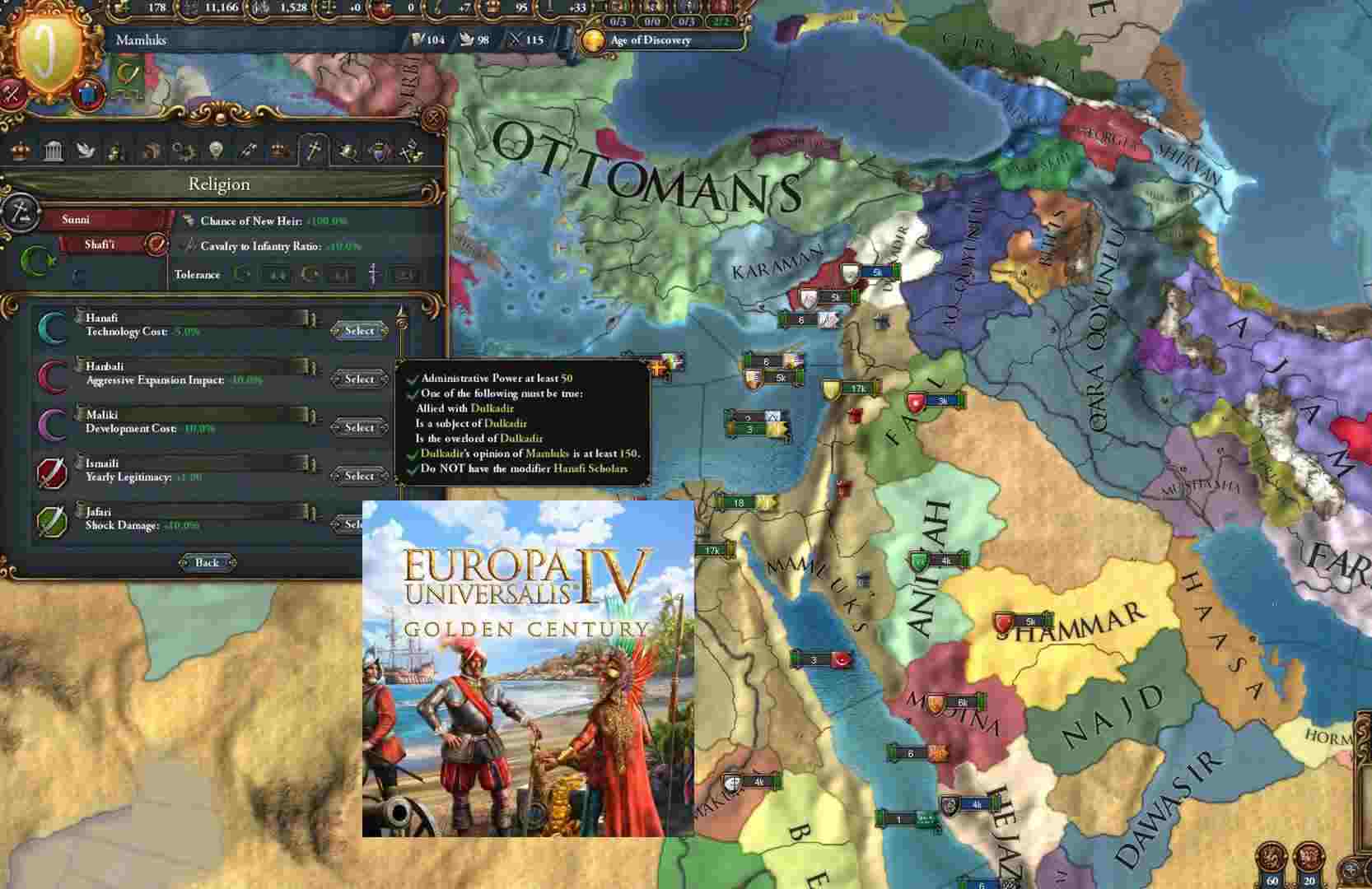Screen dimensions: 1372x889
Task: Open the Economy panel with the coins icon
Action: [x=115, y=152]
